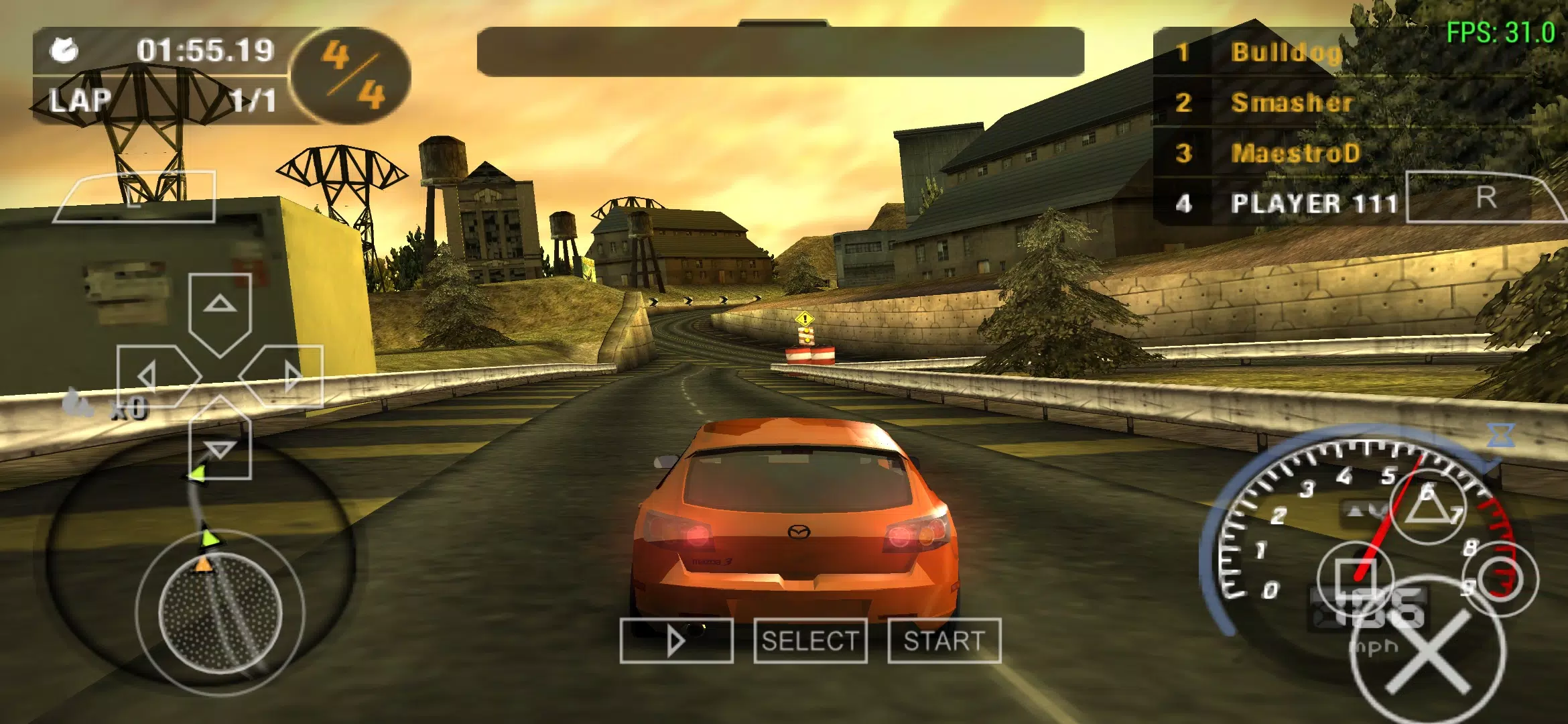1568x724 pixels.
Task: Tap the 4/4 race position badge
Action: [348, 74]
